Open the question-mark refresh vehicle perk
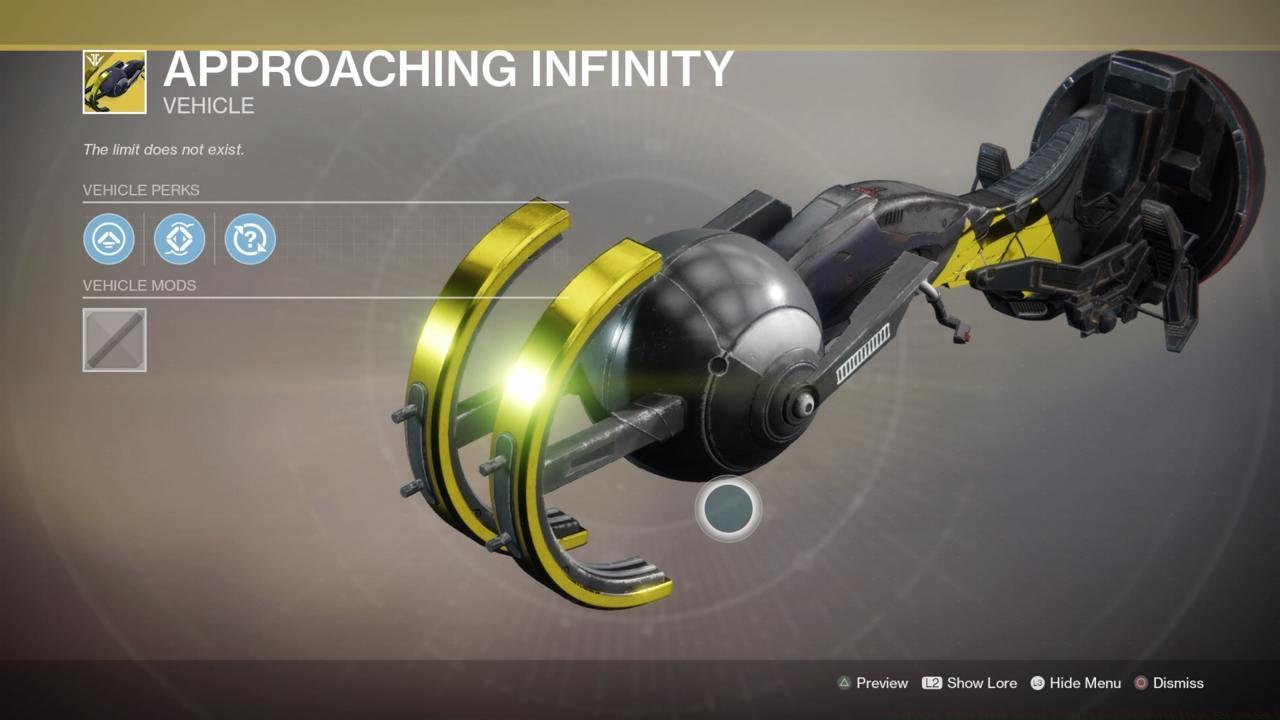Image resolution: width=1280 pixels, height=720 pixels. coord(249,239)
